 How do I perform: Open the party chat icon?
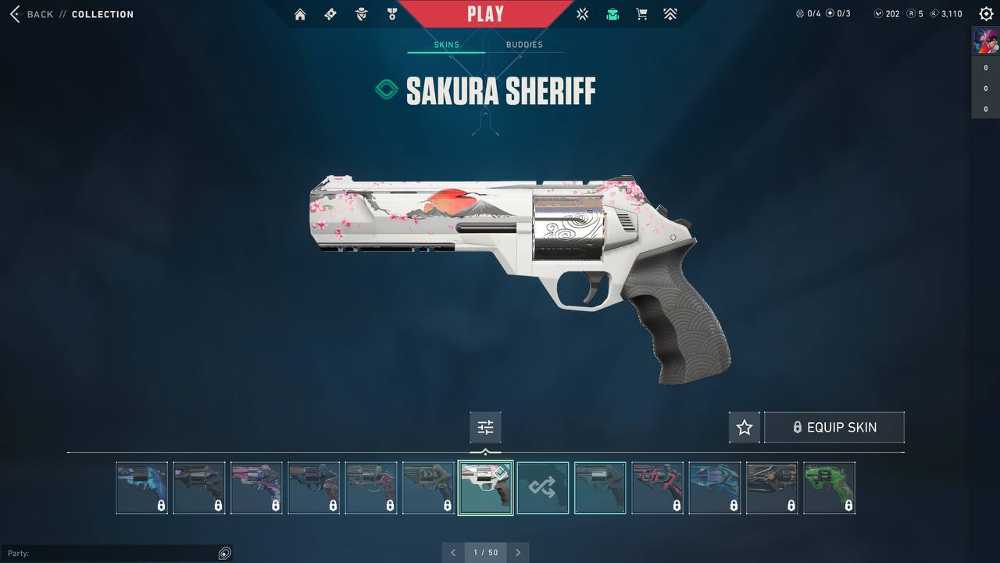[x=225, y=553]
